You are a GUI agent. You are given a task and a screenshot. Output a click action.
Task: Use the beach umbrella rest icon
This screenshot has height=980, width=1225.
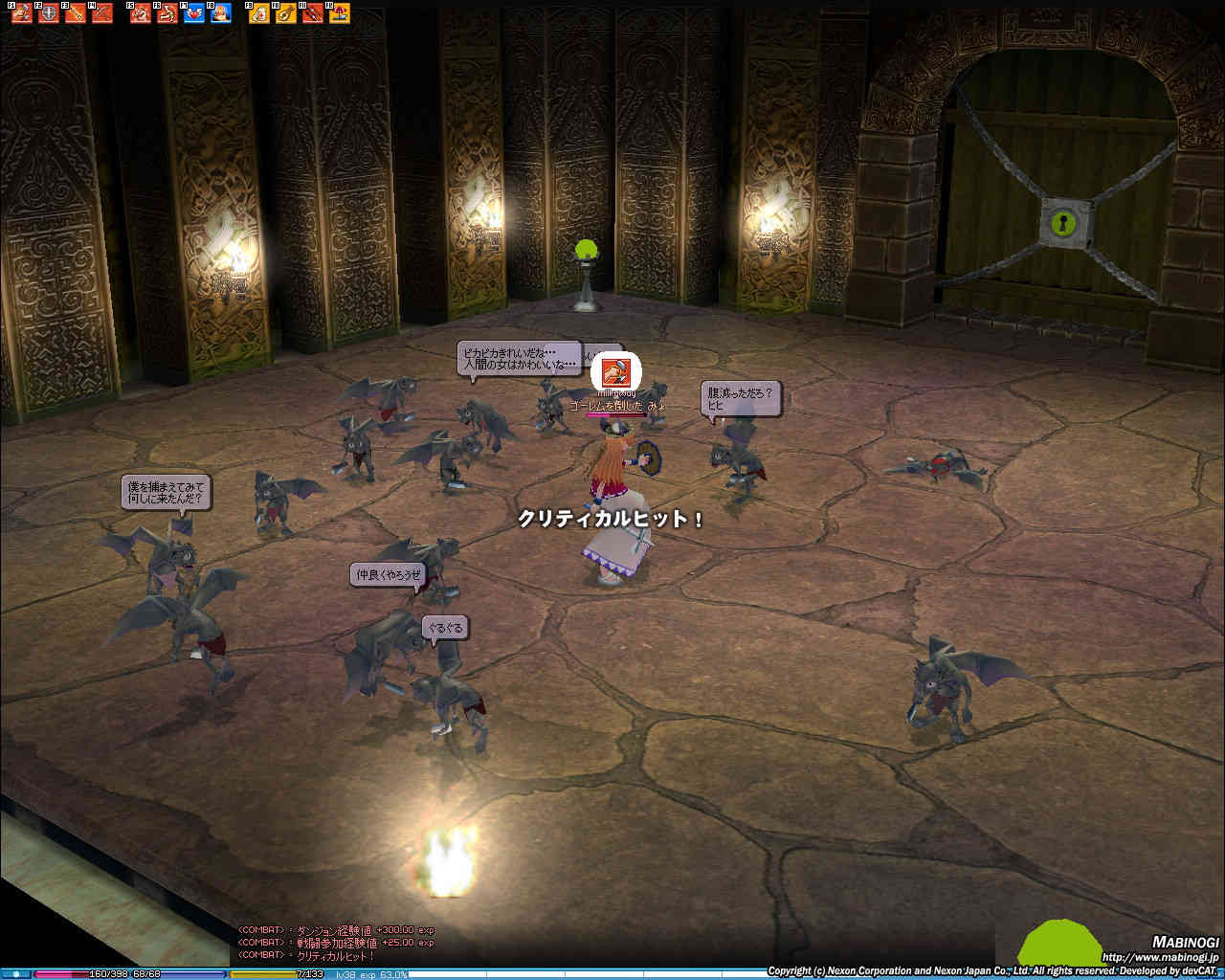pos(340,13)
